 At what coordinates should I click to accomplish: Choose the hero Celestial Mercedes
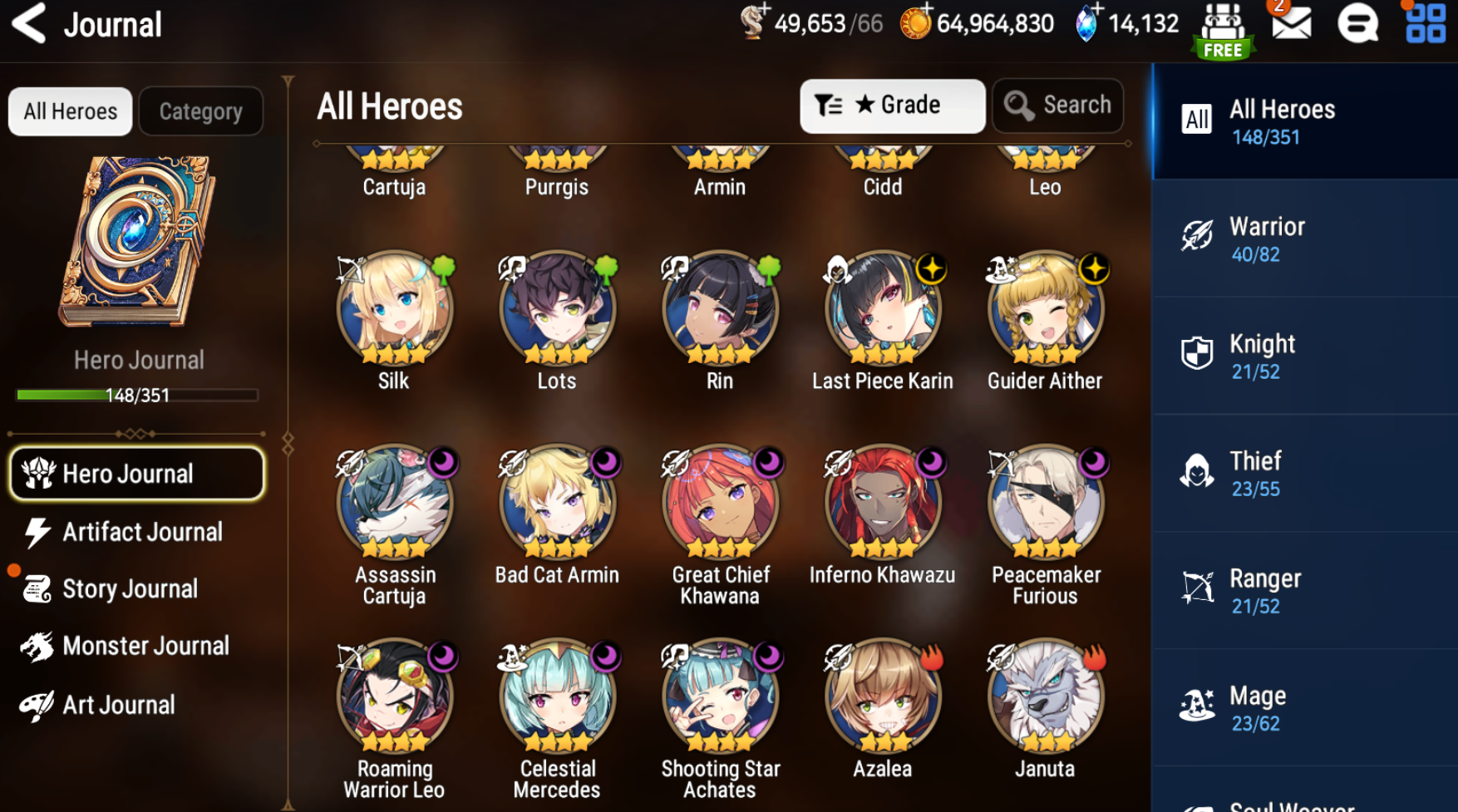(557, 696)
